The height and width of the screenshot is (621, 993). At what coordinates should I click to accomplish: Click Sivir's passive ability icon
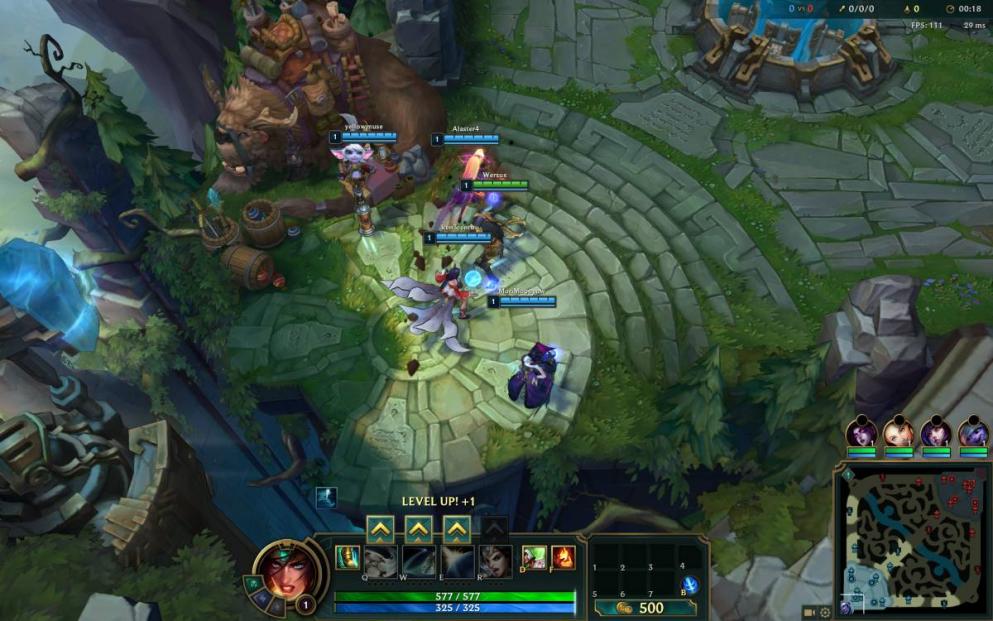(x=347, y=557)
